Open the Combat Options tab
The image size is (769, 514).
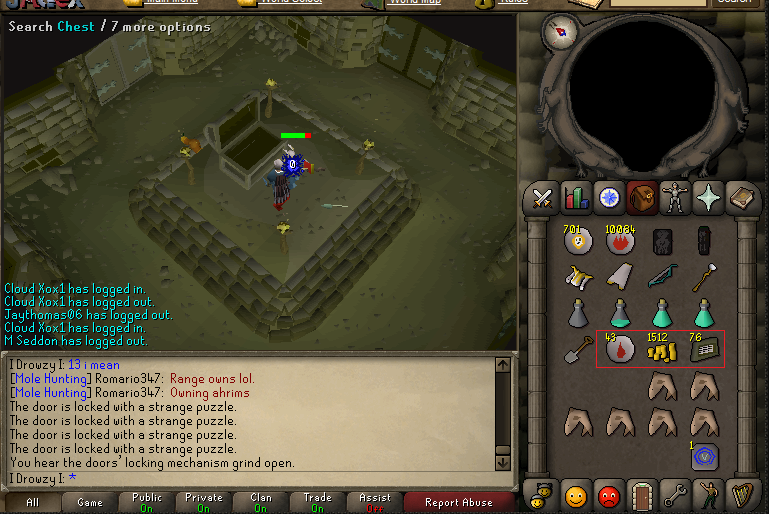click(542, 198)
